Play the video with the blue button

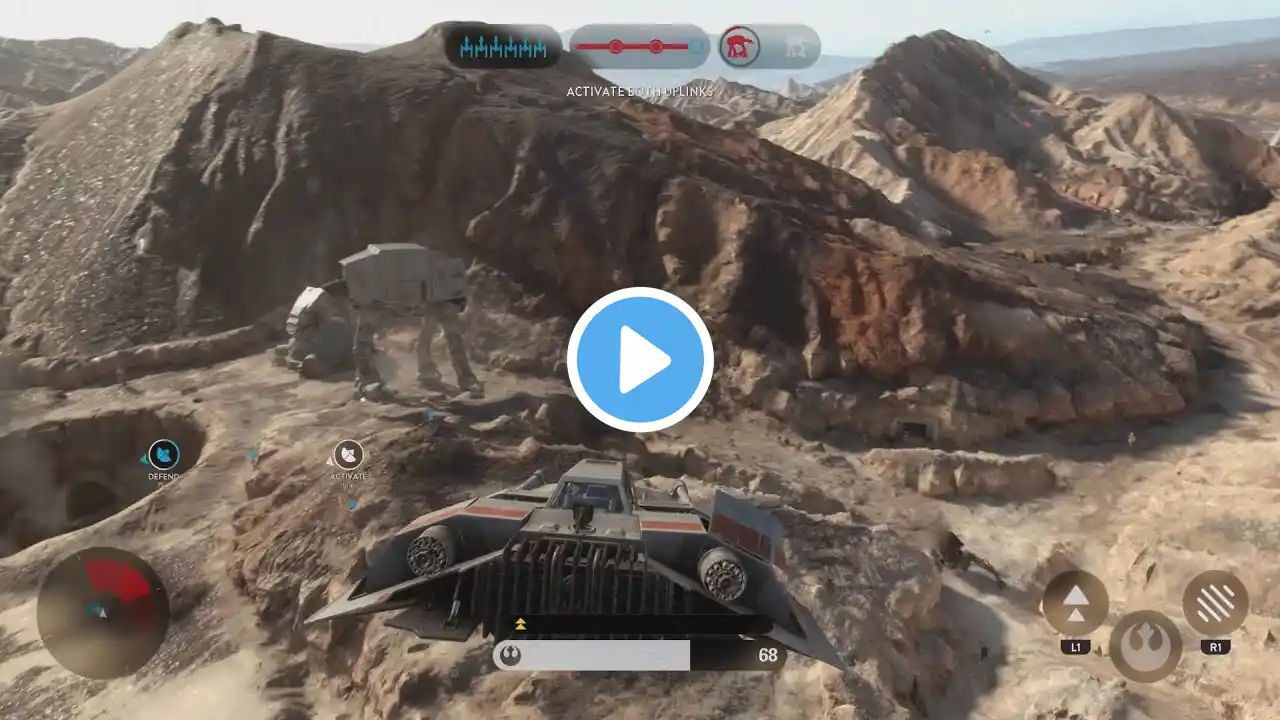pyautogui.click(x=640, y=360)
